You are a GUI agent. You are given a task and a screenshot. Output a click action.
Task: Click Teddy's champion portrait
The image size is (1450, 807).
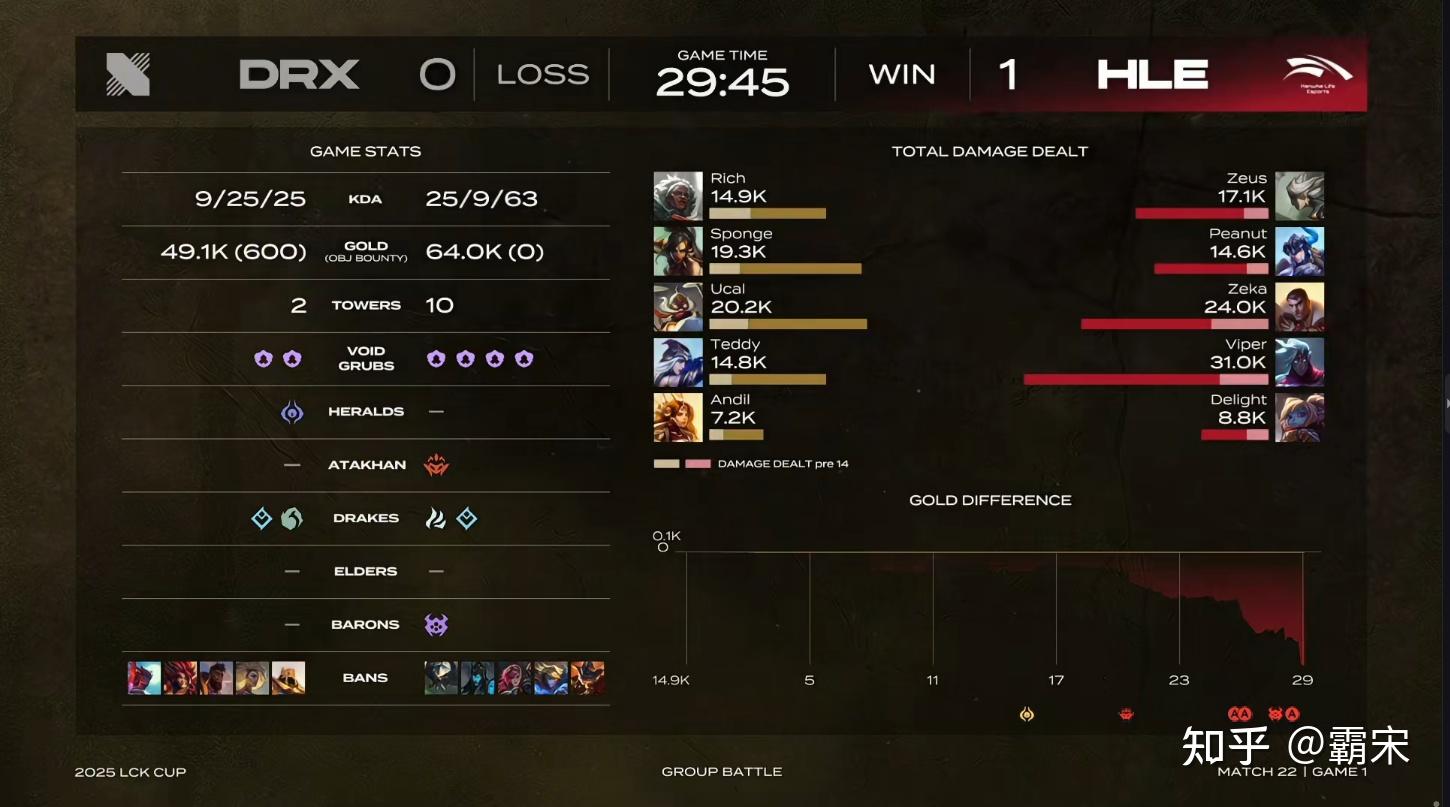(678, 362)
